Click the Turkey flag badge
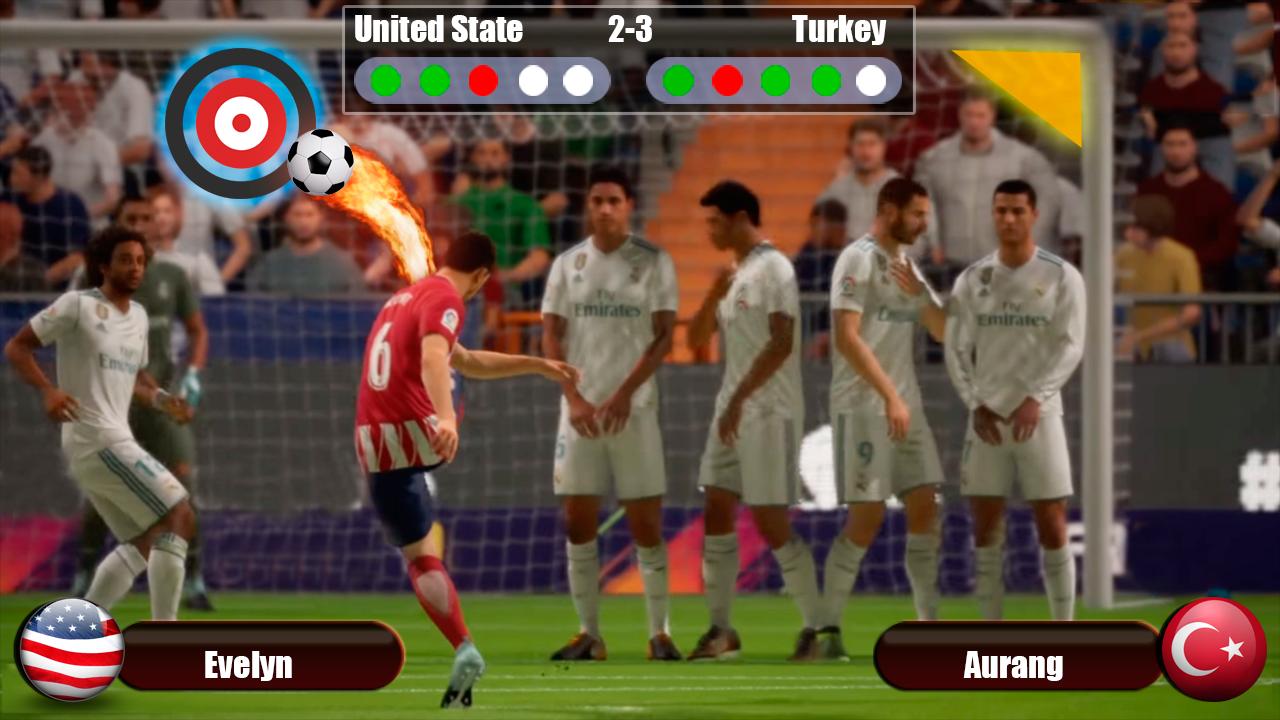This screenshot has width=1280, height=720. tap(1214, 649)
